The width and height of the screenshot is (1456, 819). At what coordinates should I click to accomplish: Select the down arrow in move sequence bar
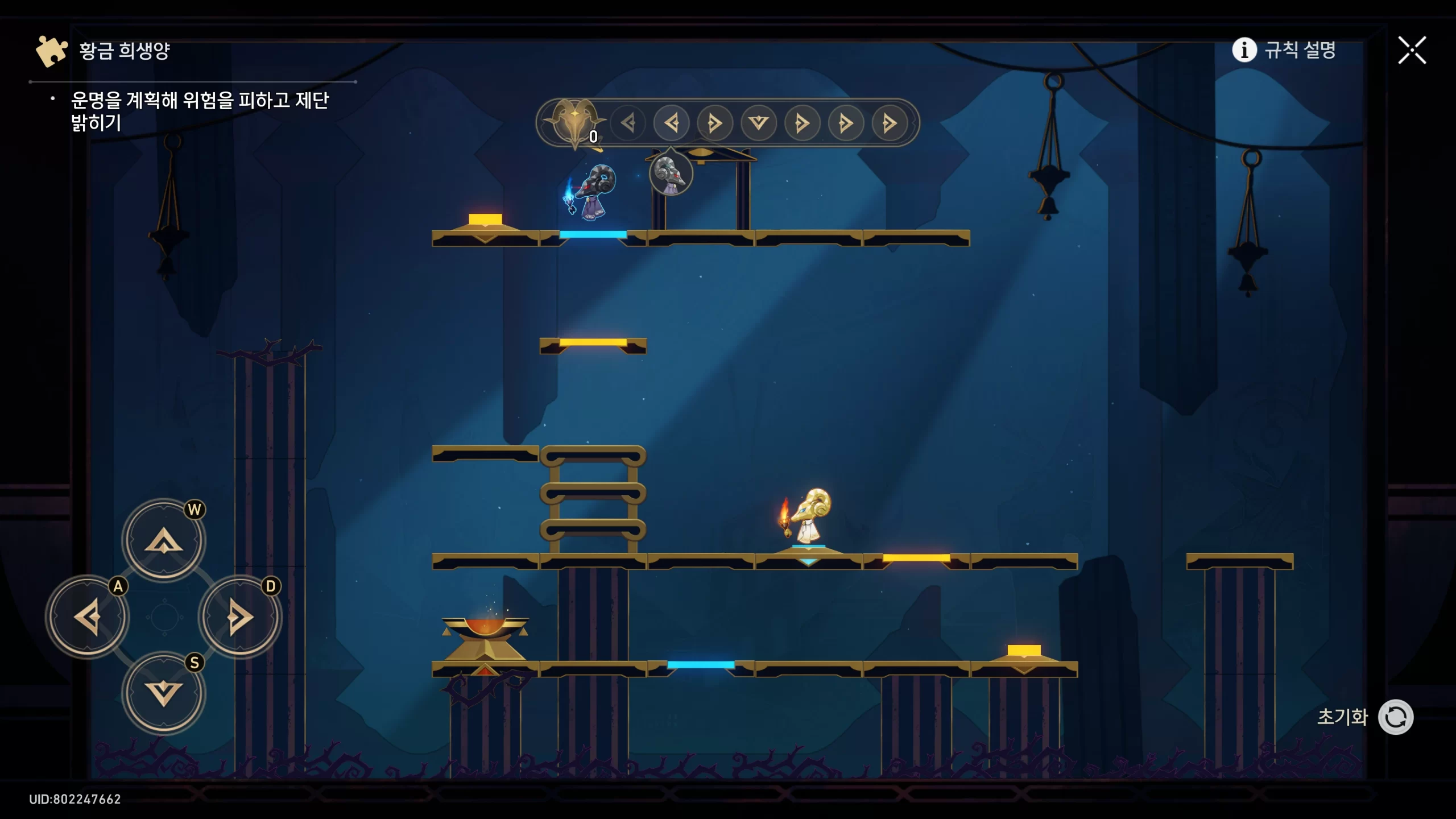[x=758, y=123]
